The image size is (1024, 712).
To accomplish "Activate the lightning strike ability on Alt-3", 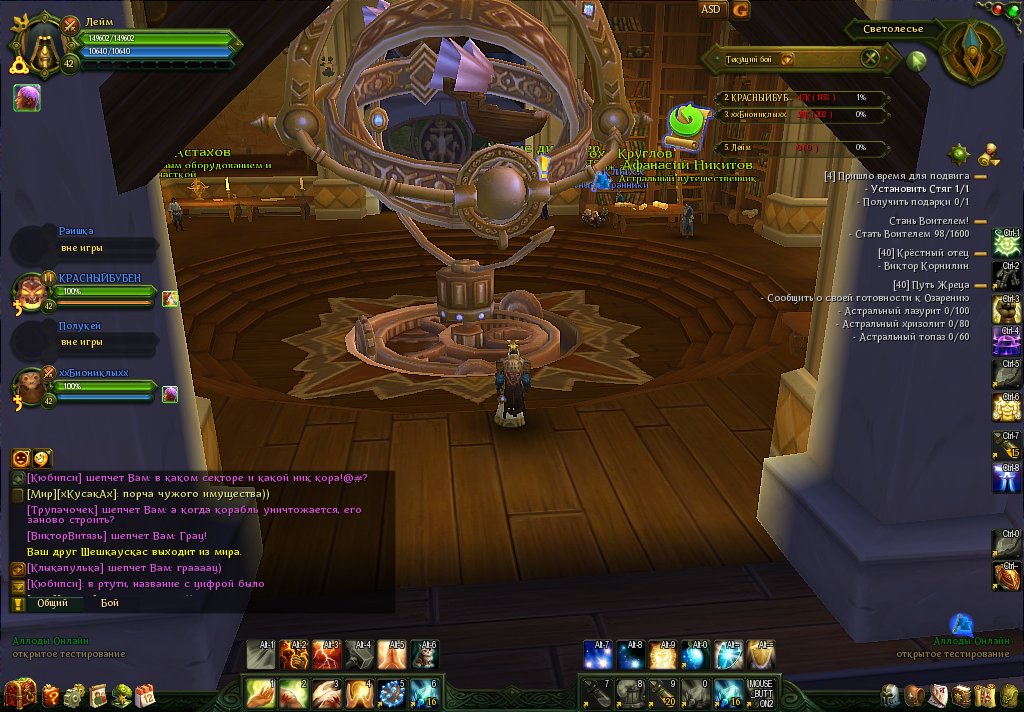I will tap(327, 655).
